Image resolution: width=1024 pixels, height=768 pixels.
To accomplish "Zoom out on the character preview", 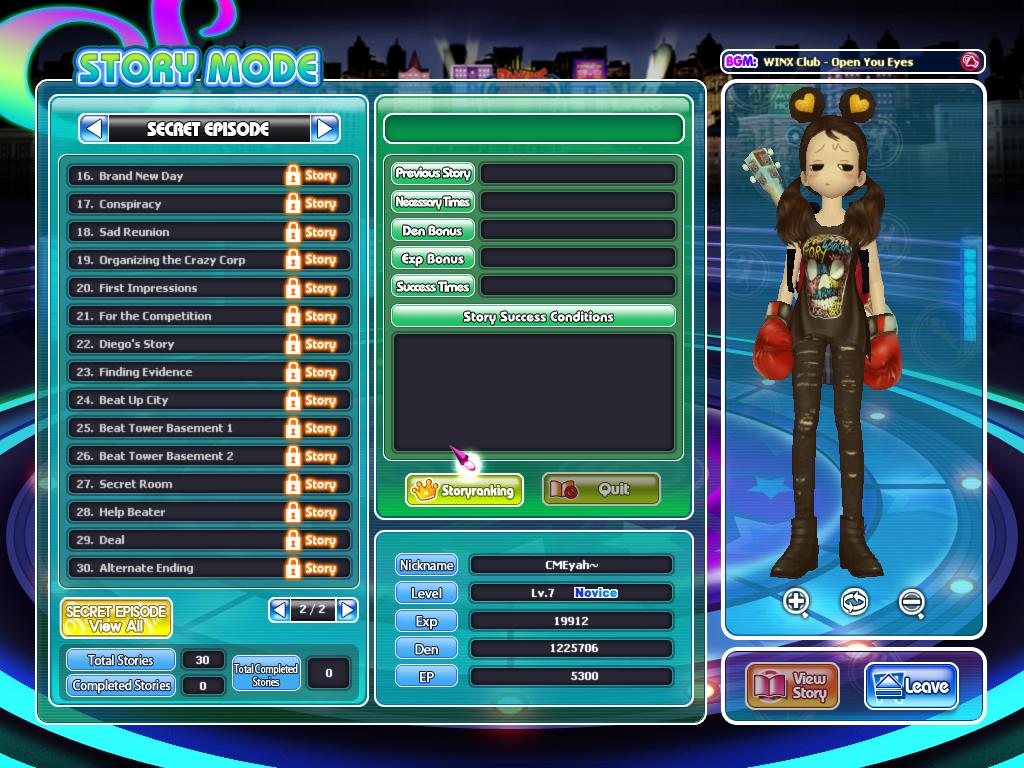I will 911,602.
